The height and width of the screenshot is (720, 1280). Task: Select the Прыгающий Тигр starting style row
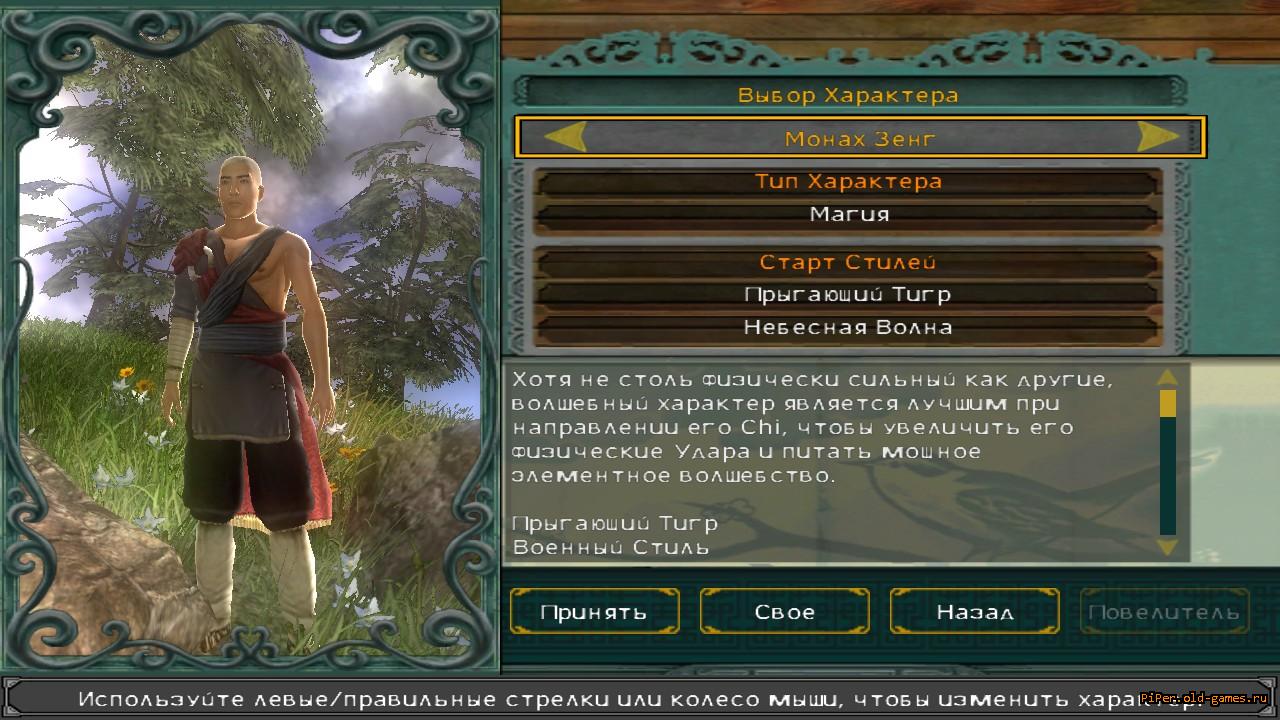pyautogui.click(x=848, y=295)
